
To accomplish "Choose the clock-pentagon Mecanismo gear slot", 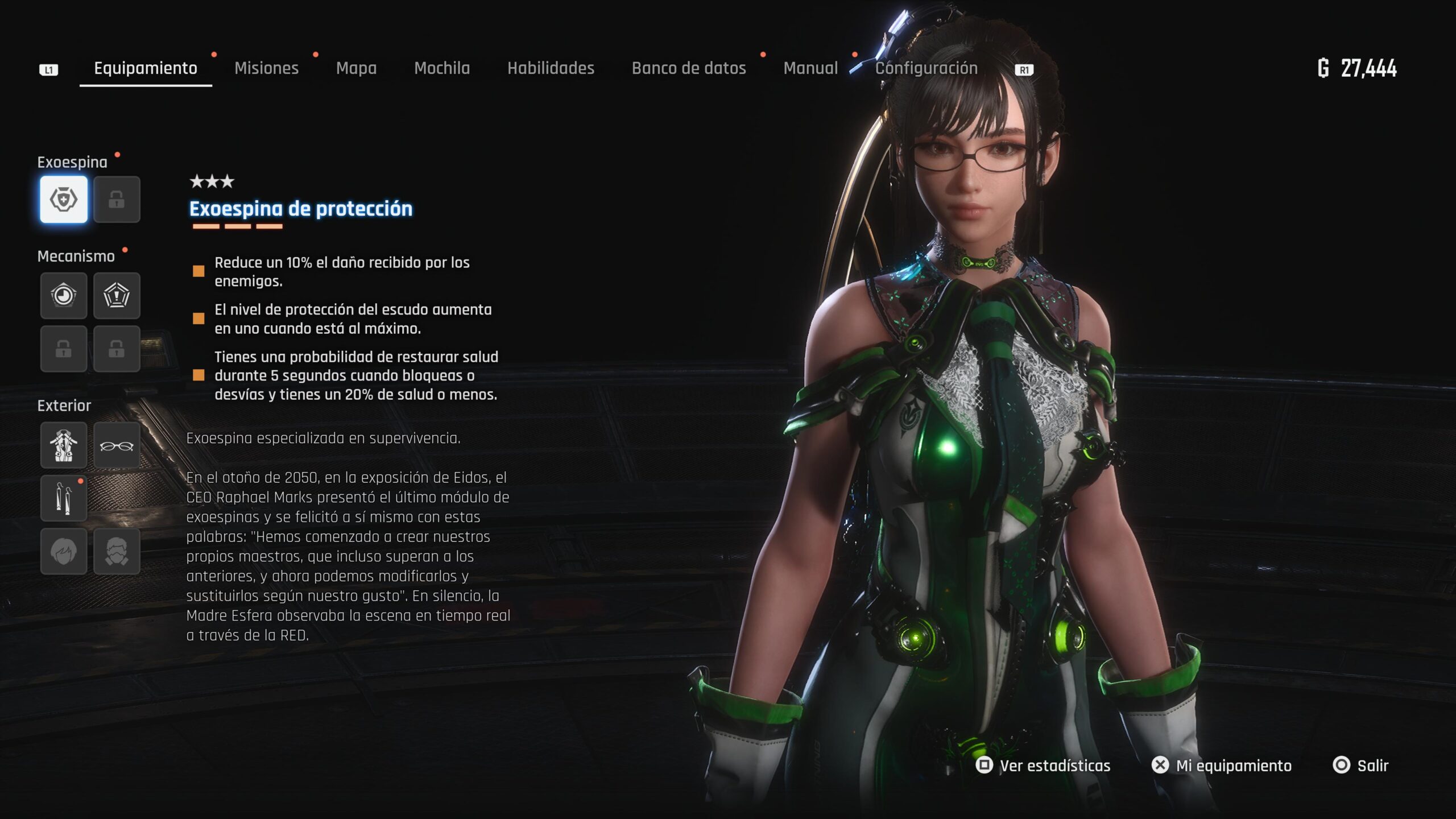I will coord(64,295).
